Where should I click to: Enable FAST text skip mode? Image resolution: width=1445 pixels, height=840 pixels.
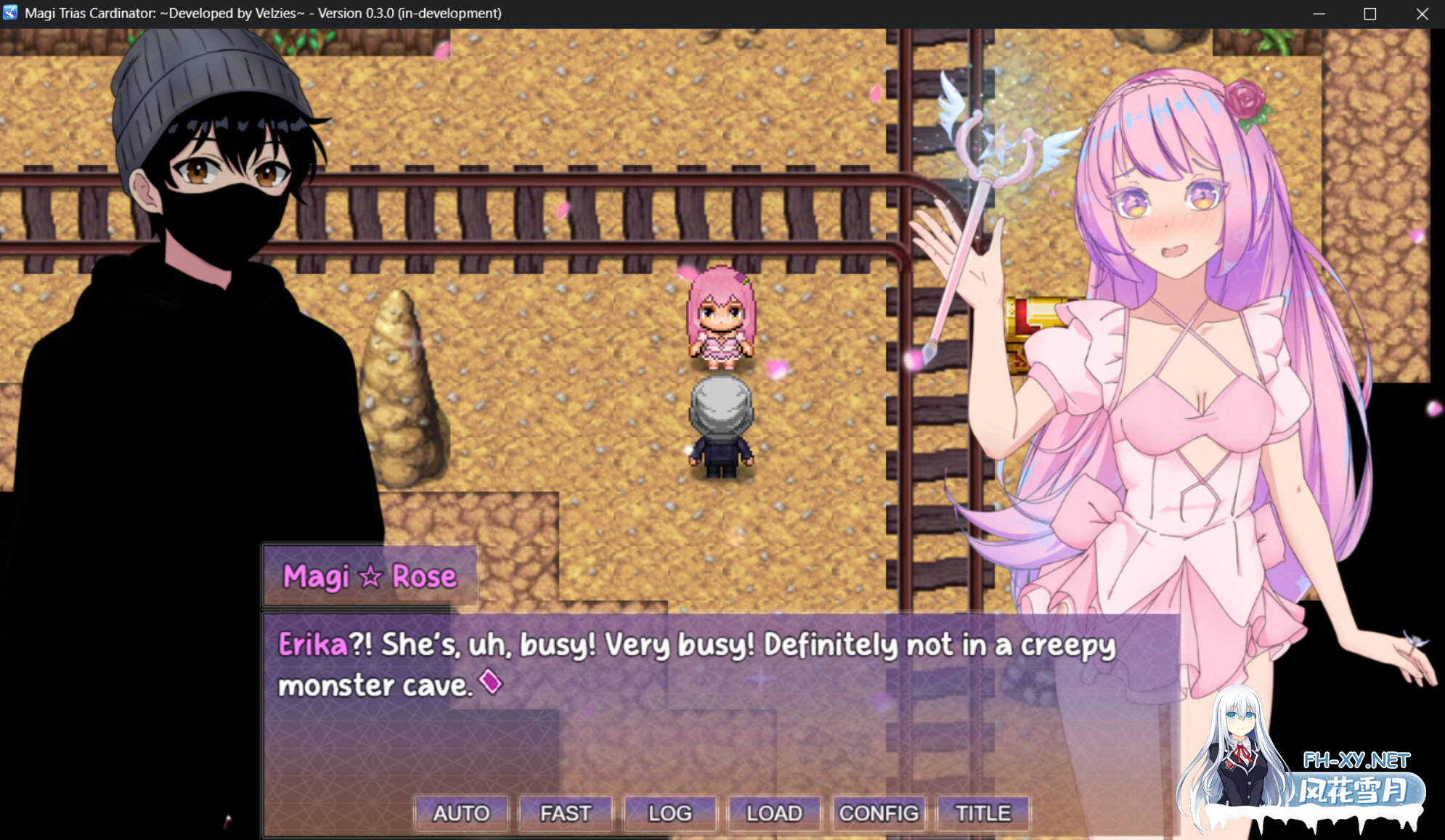(x=566, y=813)
